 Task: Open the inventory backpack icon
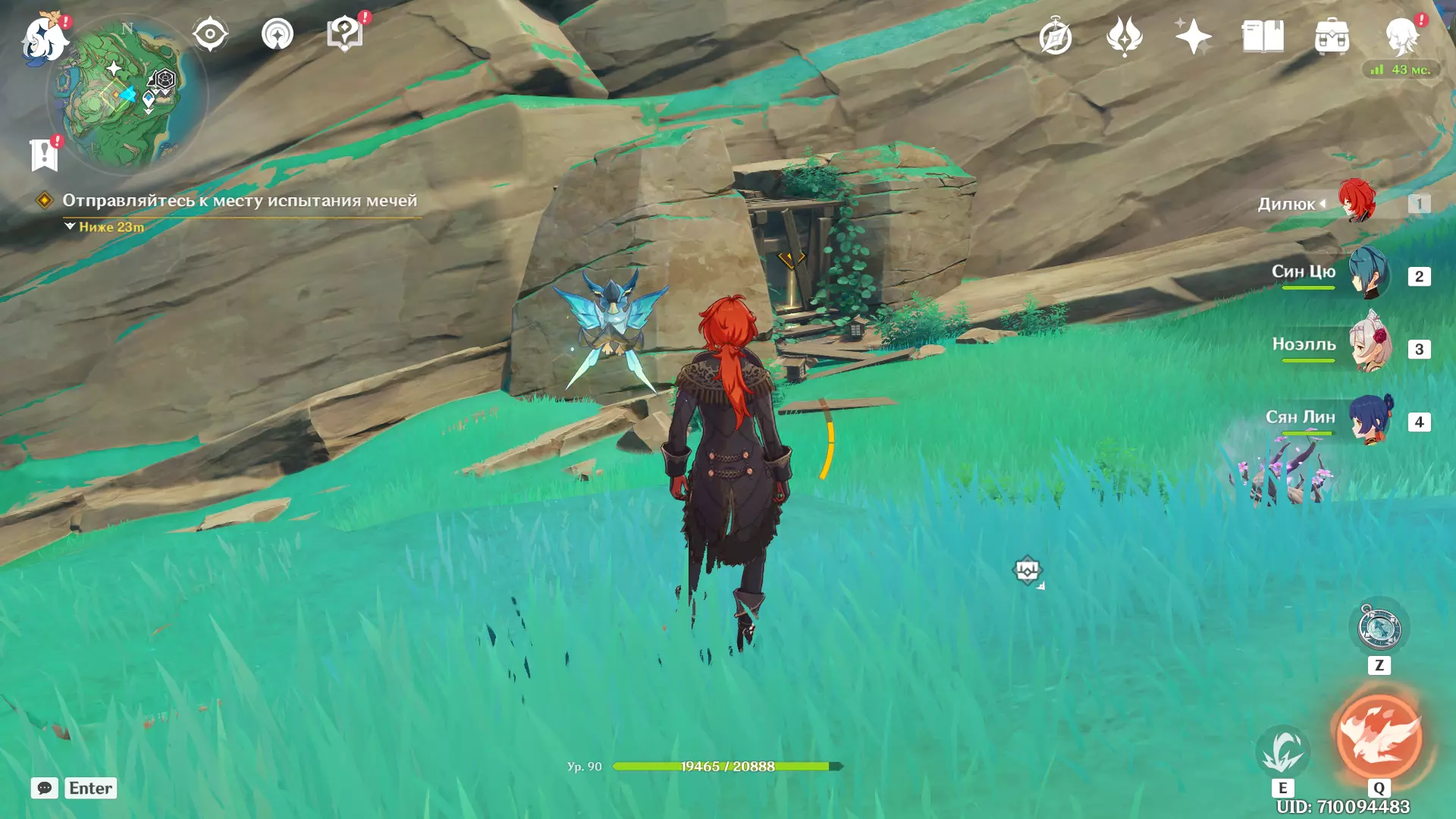coord(1332,37)
